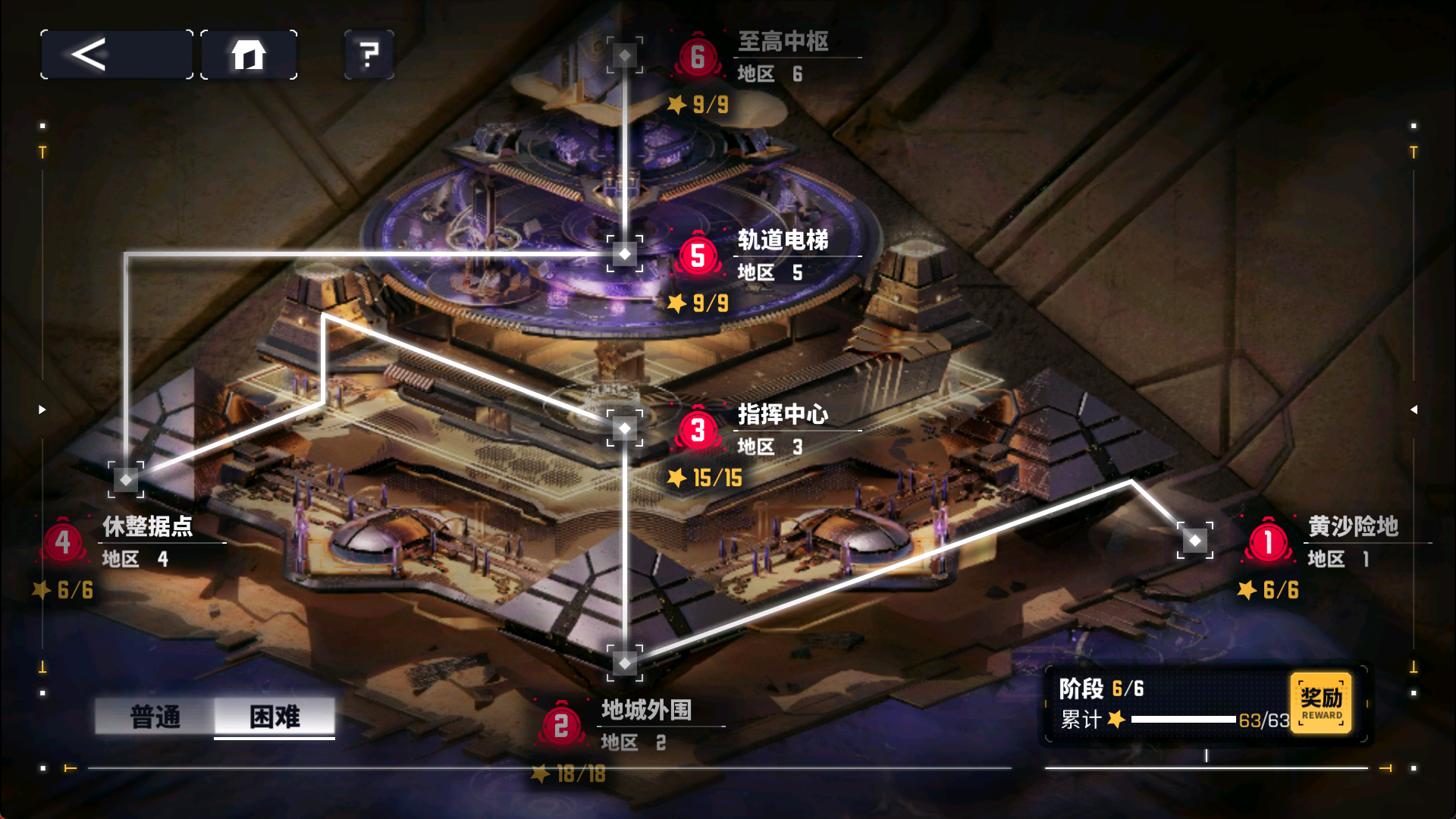
Task: Select the 休整据点 waypoint diamond marker
Action: point(126,479)
